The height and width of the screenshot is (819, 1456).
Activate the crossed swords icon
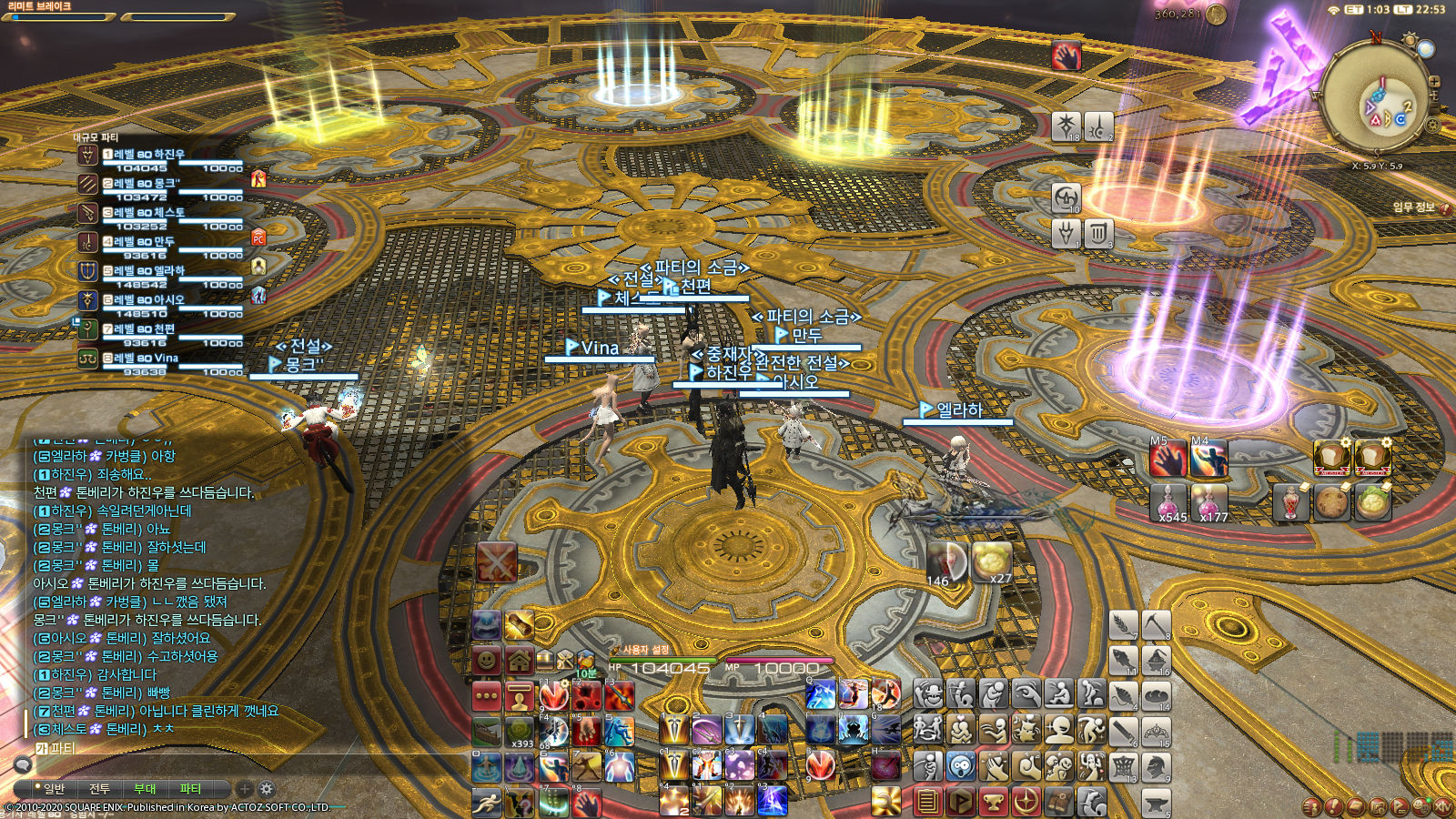(496, 562)
